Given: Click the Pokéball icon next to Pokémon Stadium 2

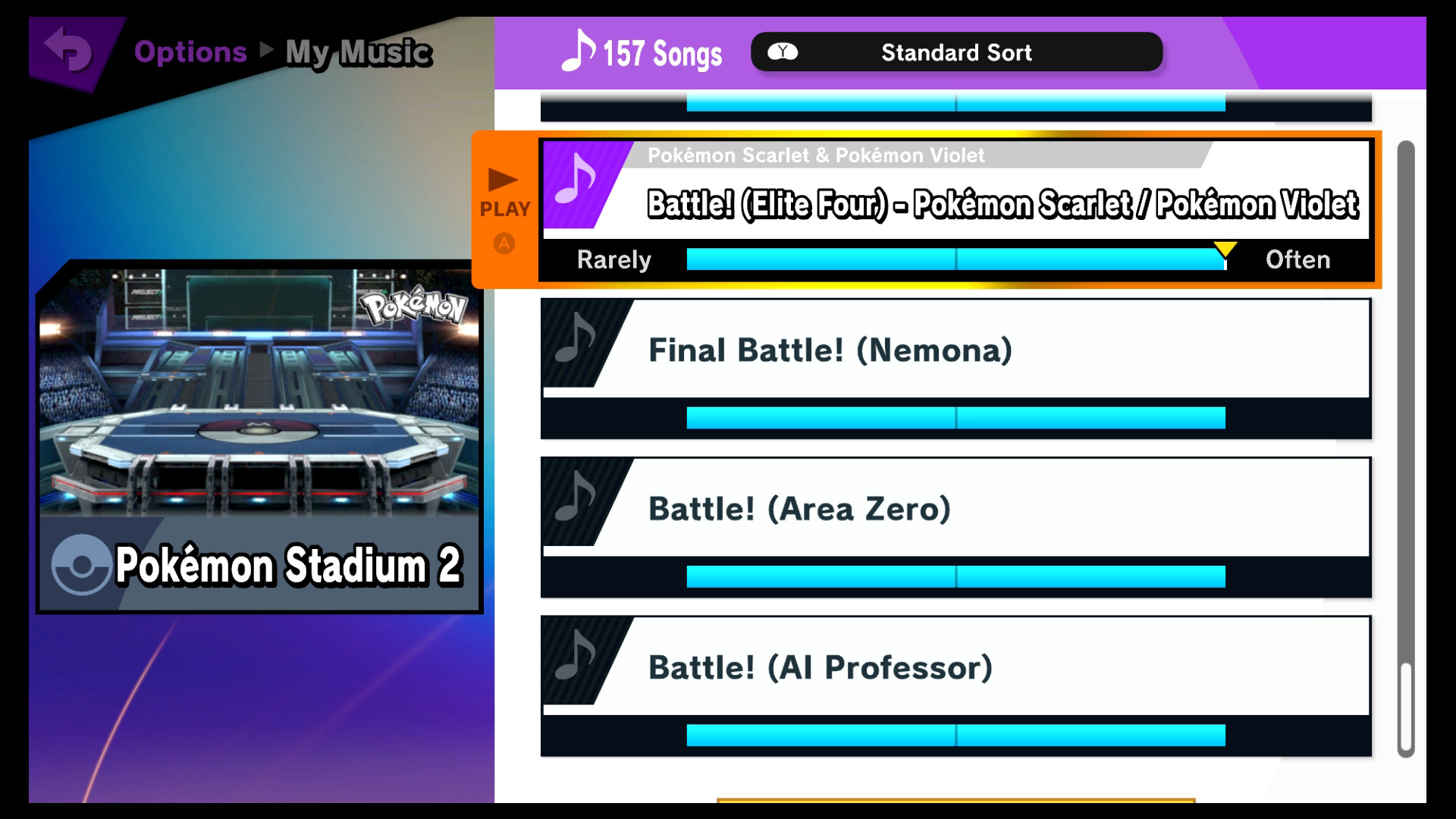Looking at the screenshot, I should (x=81, y=564).
